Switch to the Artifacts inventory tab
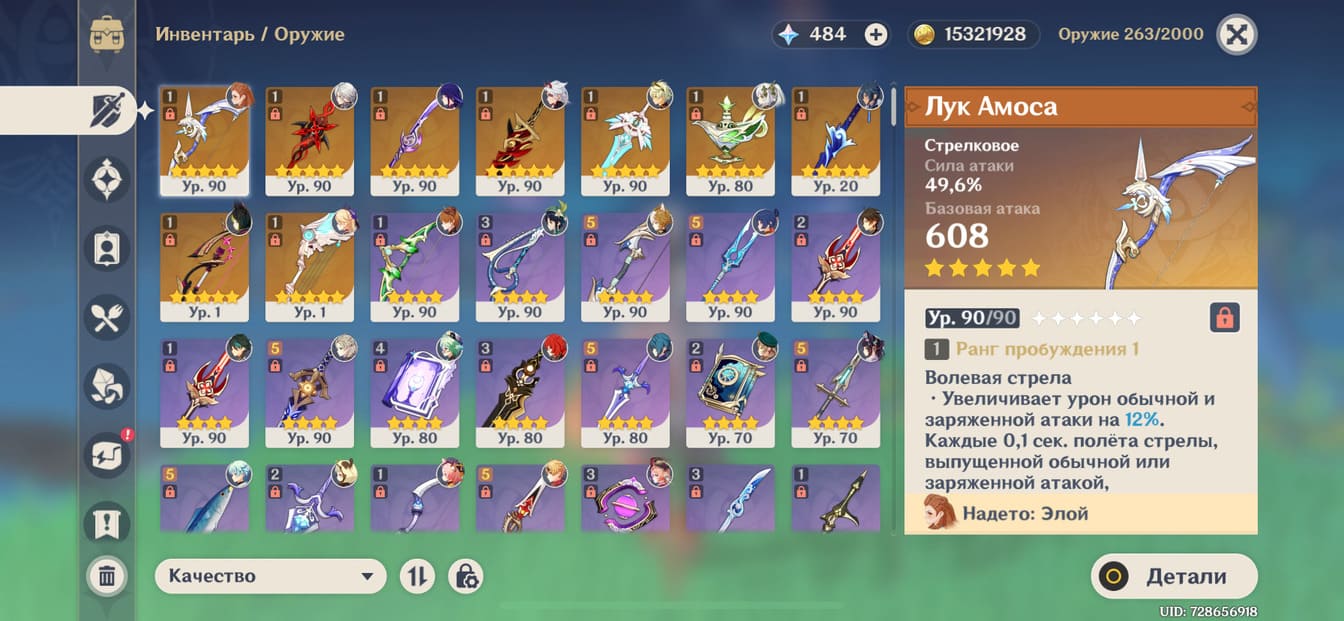Image resolution: width=1344 pixels, height=621 pixels. click(106, 180)
